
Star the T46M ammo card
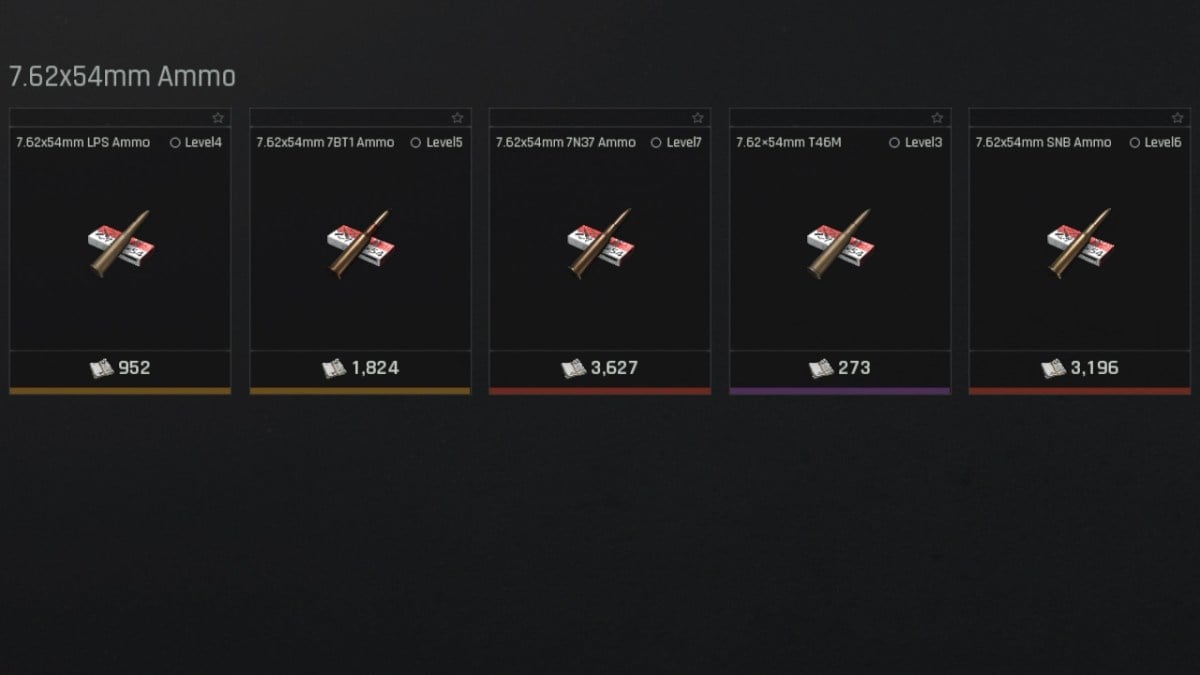pyautogui.click(x=938, y=118)
